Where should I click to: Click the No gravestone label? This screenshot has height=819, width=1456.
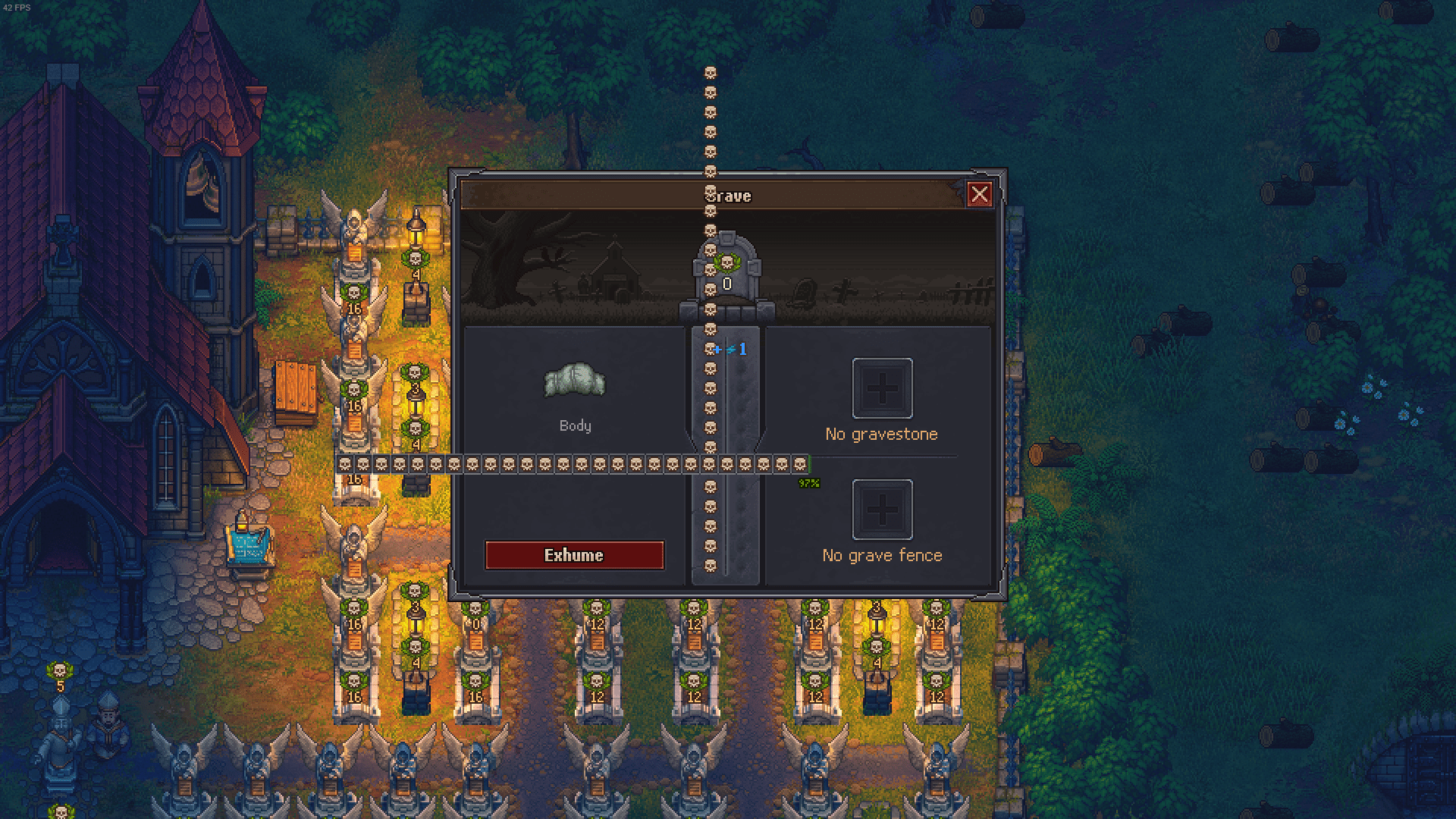(881, 434)
